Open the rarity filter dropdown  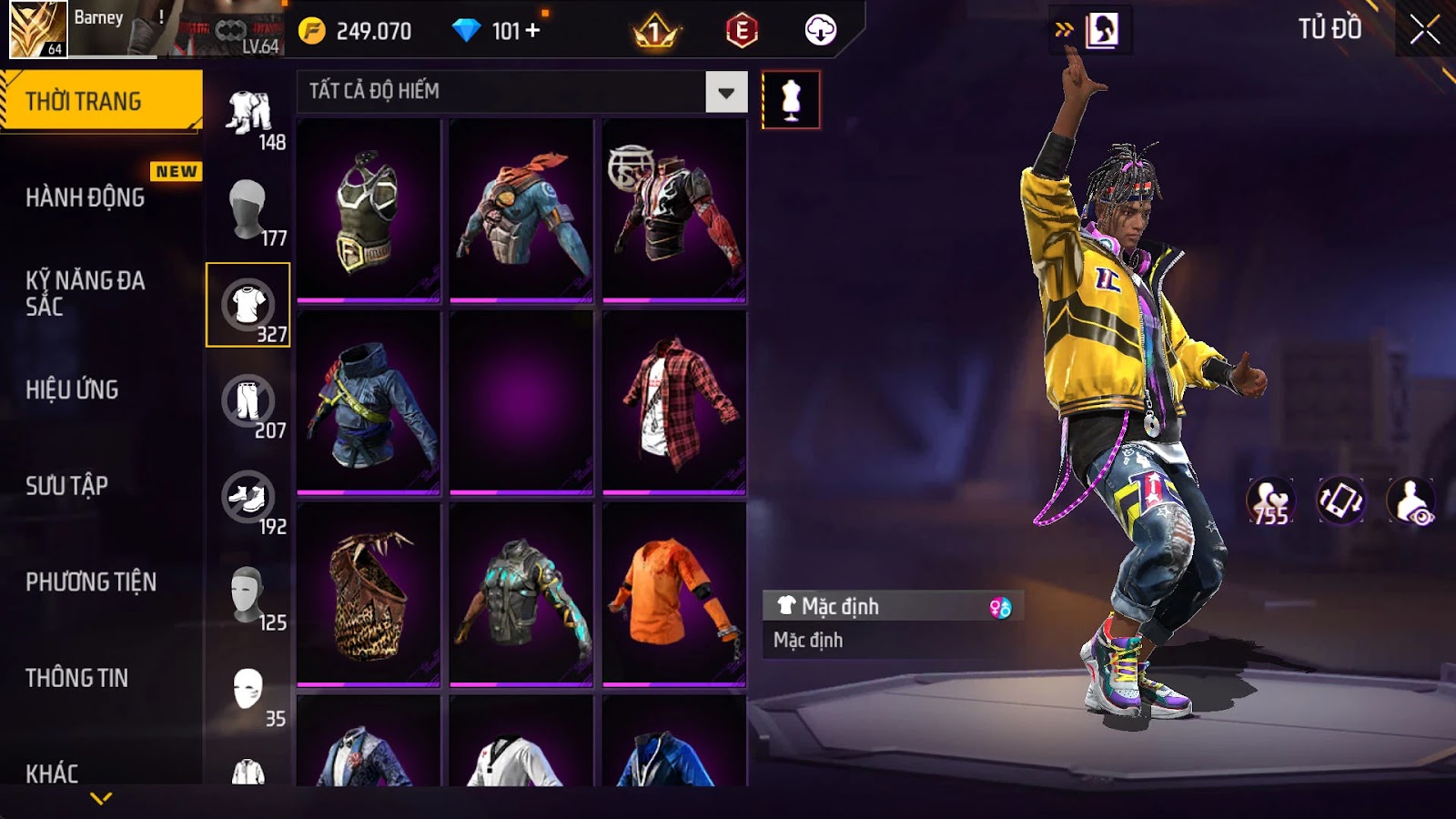726,92
